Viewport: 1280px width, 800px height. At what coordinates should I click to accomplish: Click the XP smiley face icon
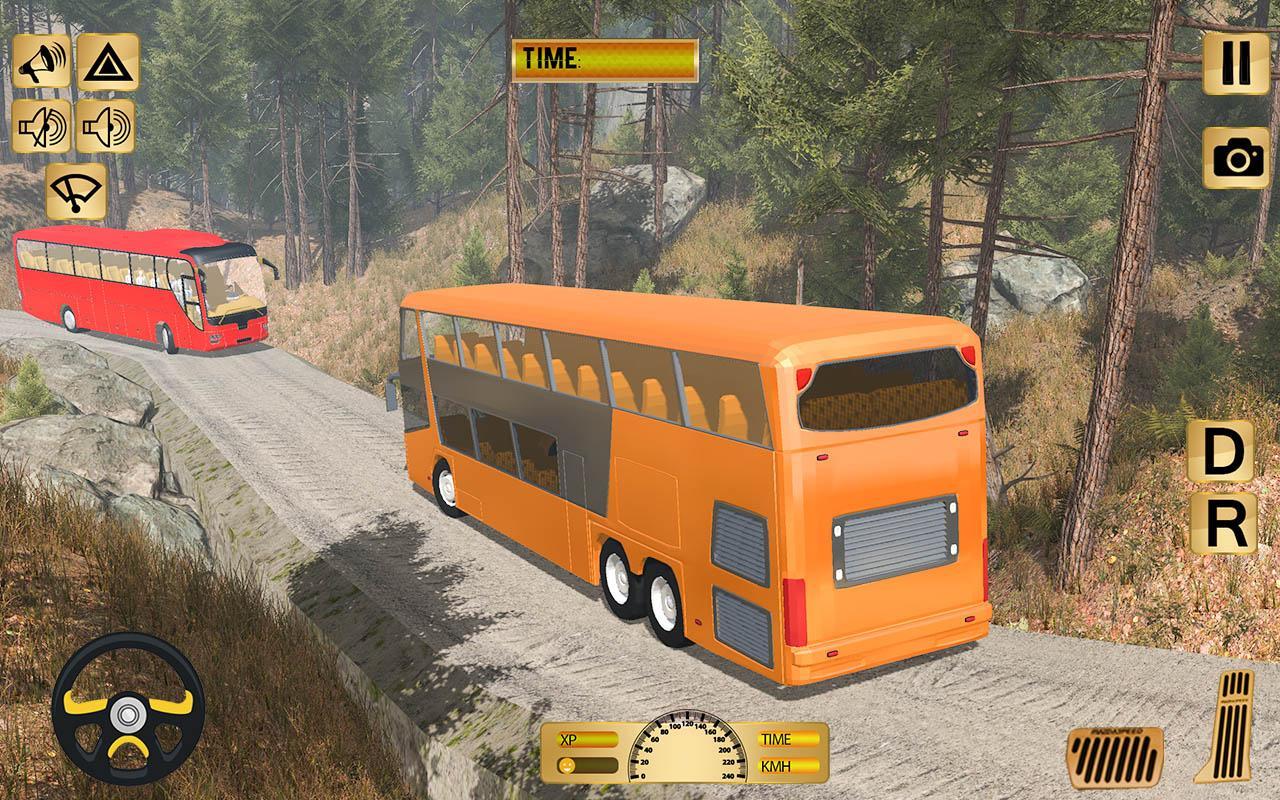pyautogui.click(x=565, y=765)
